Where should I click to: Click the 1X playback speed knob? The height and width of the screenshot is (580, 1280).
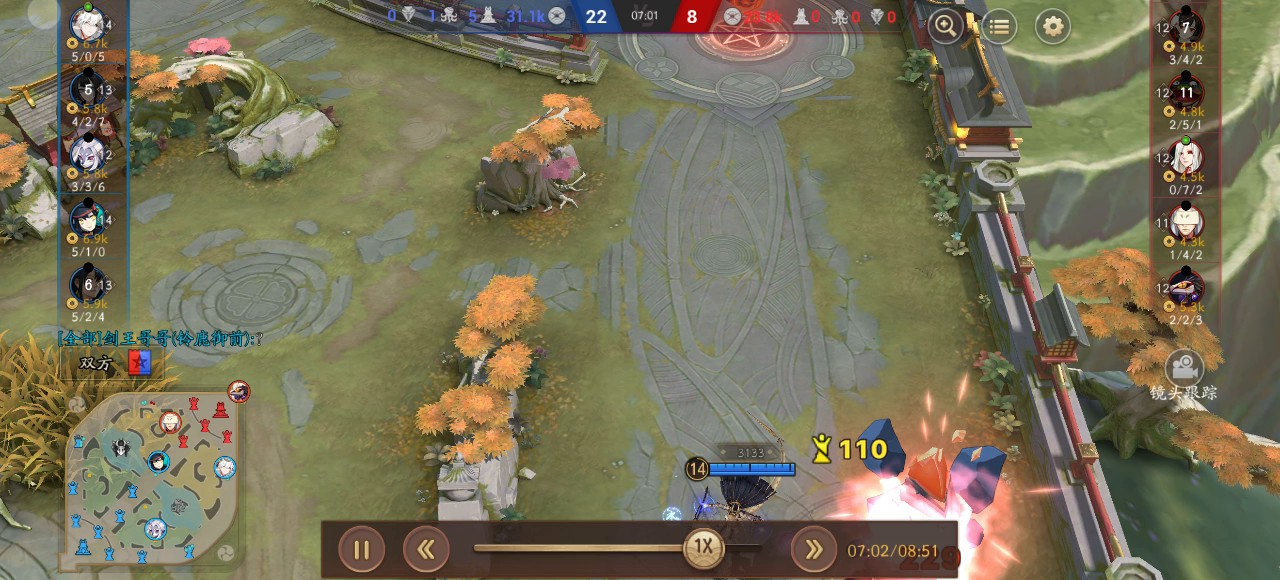(704, 547)
